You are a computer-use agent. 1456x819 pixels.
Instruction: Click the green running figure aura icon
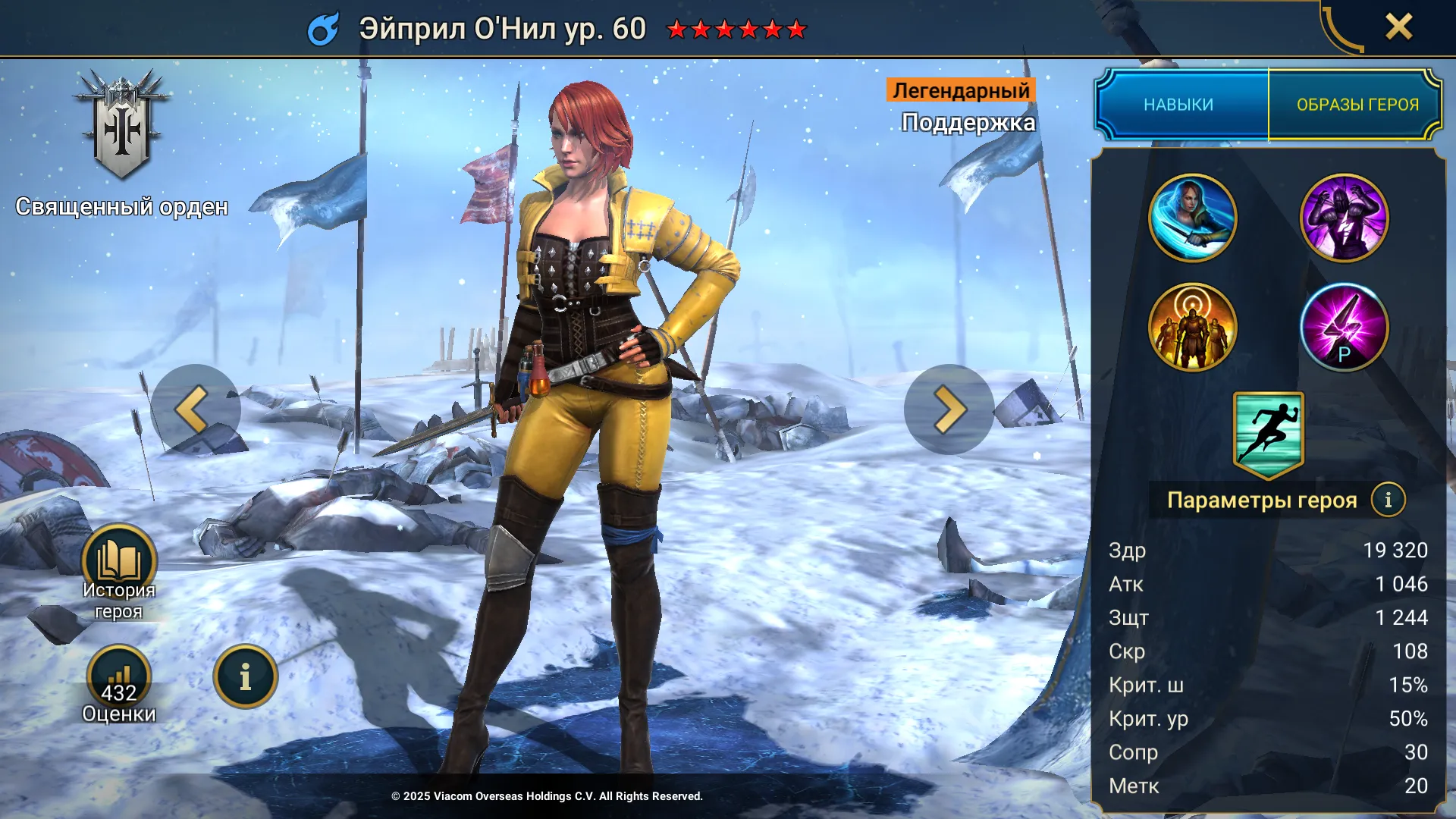(x=1268, y=434)
